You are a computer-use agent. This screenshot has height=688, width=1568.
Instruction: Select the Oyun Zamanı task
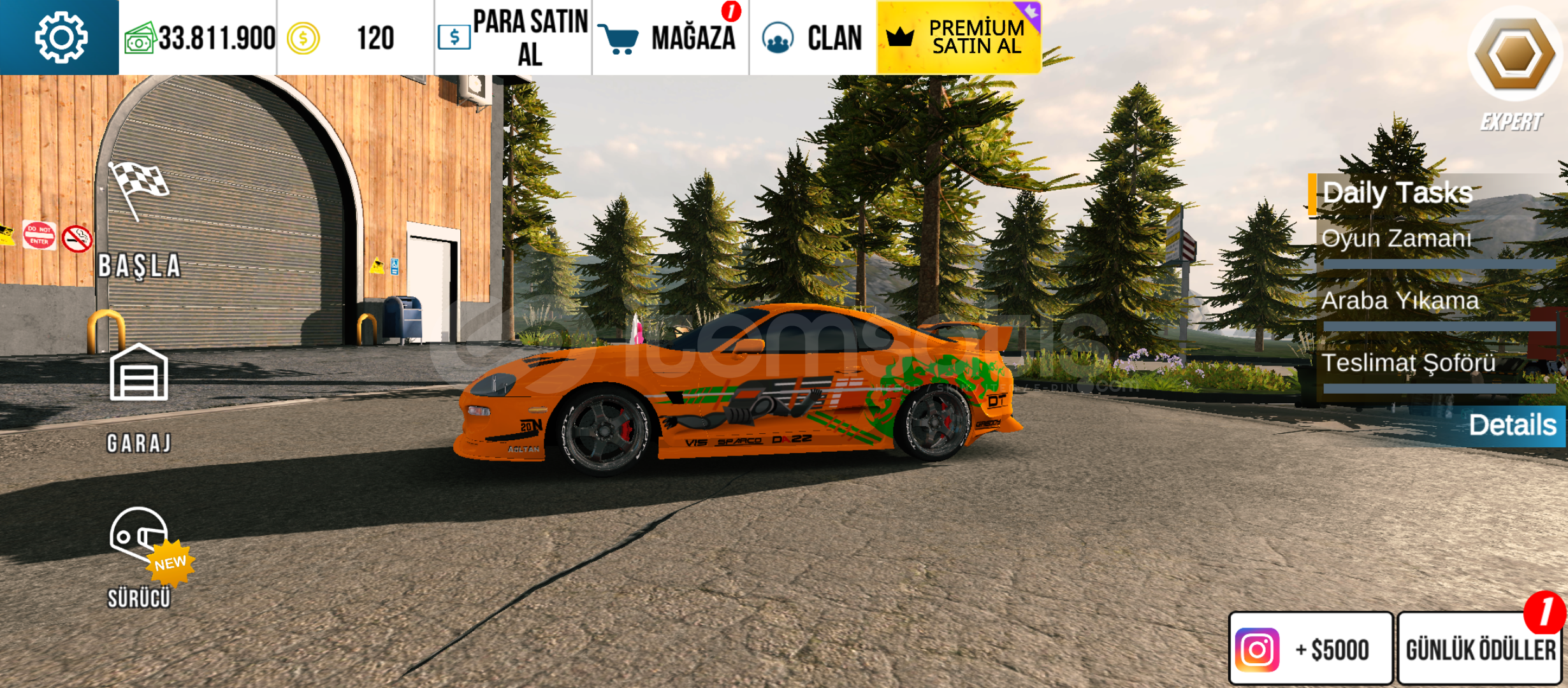click(x=1396, y=240)
